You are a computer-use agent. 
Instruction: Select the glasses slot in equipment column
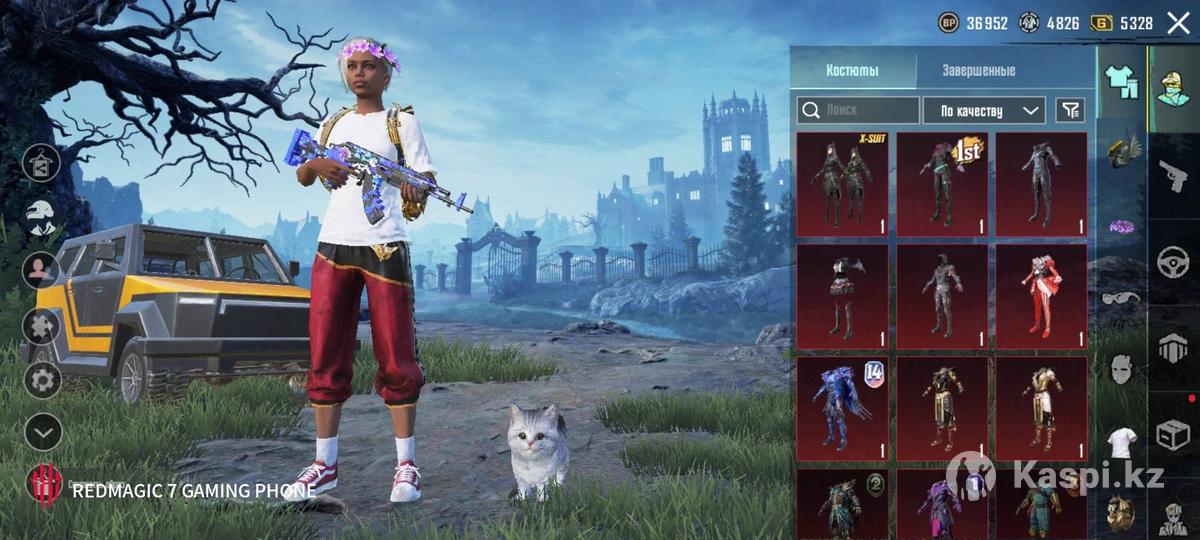1122,298
